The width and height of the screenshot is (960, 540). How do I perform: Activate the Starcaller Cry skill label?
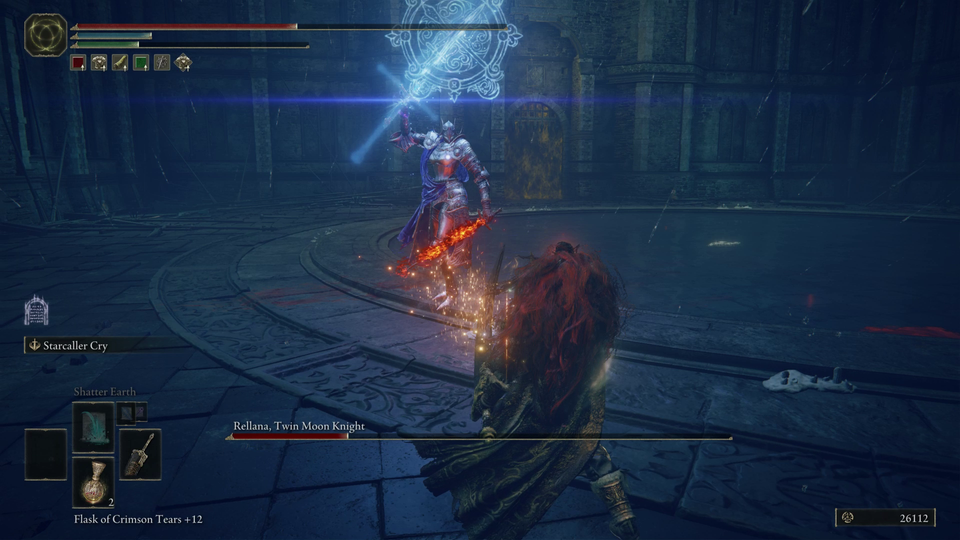pyautogui.click(x=75, y=345)
